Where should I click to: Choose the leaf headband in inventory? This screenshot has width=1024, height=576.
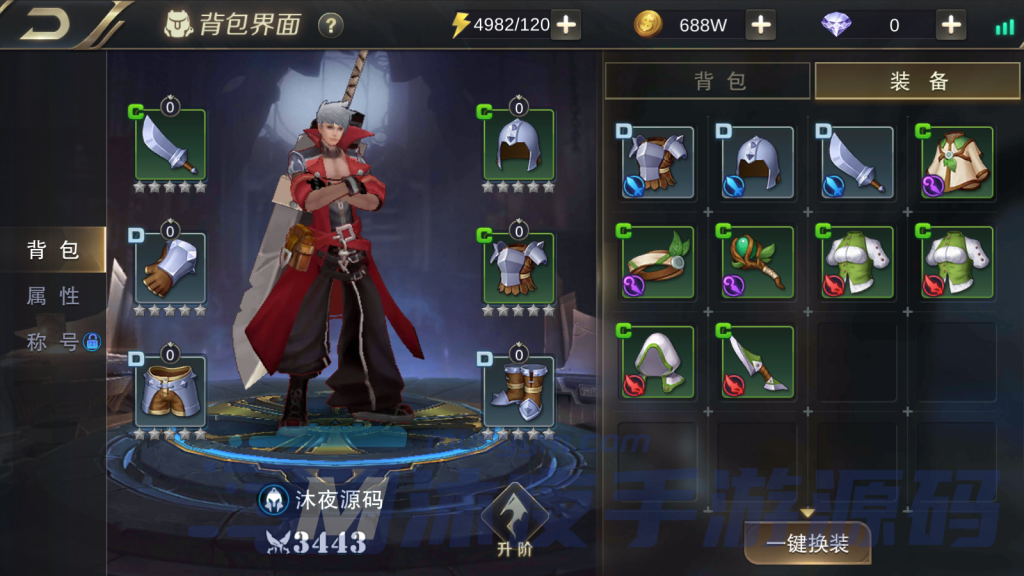(x=657, y=262)
